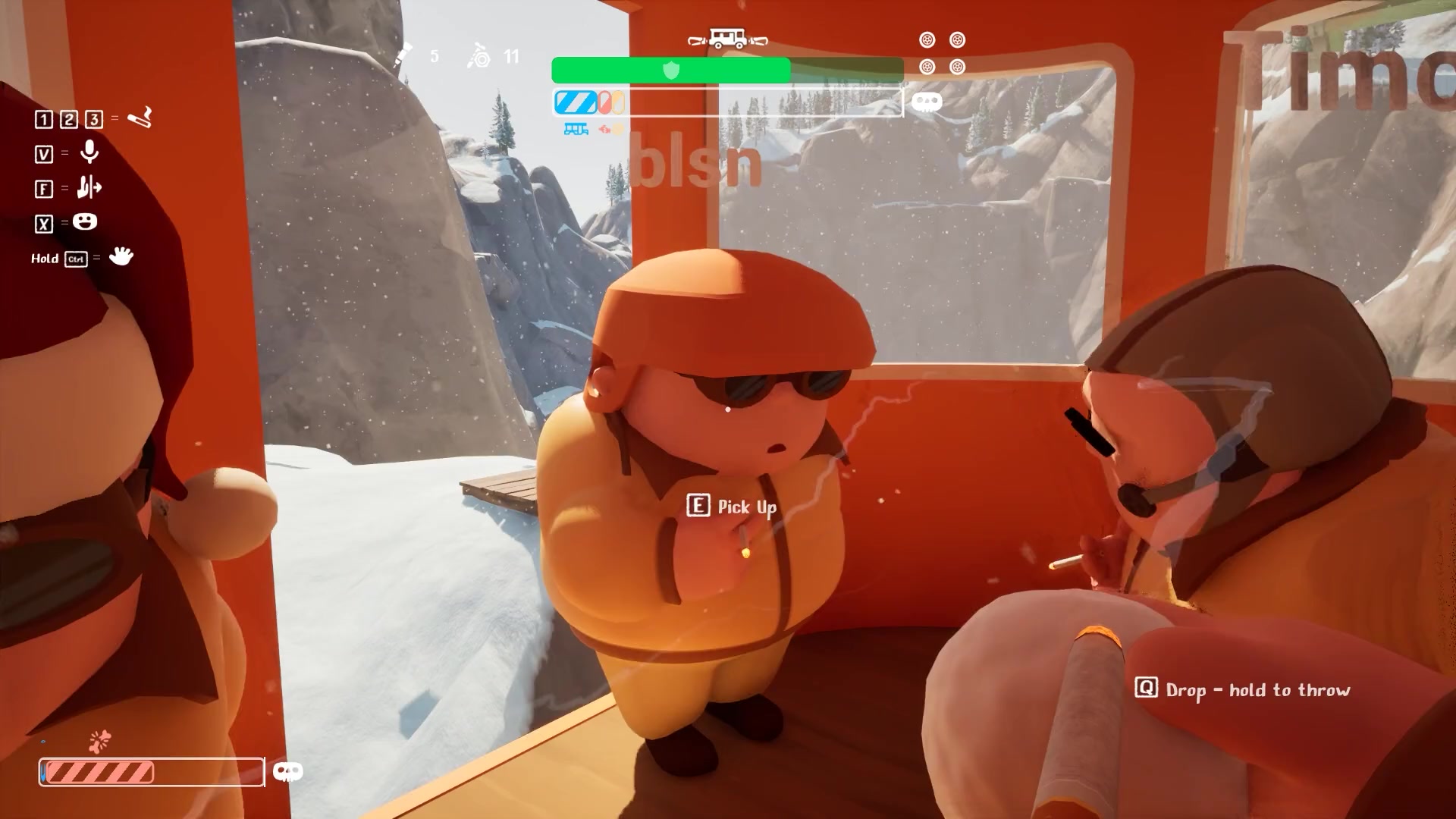This screenshot has width=1456, height=819.
Task: Click the microphone voice chat icon
Action: coord(89,152)
